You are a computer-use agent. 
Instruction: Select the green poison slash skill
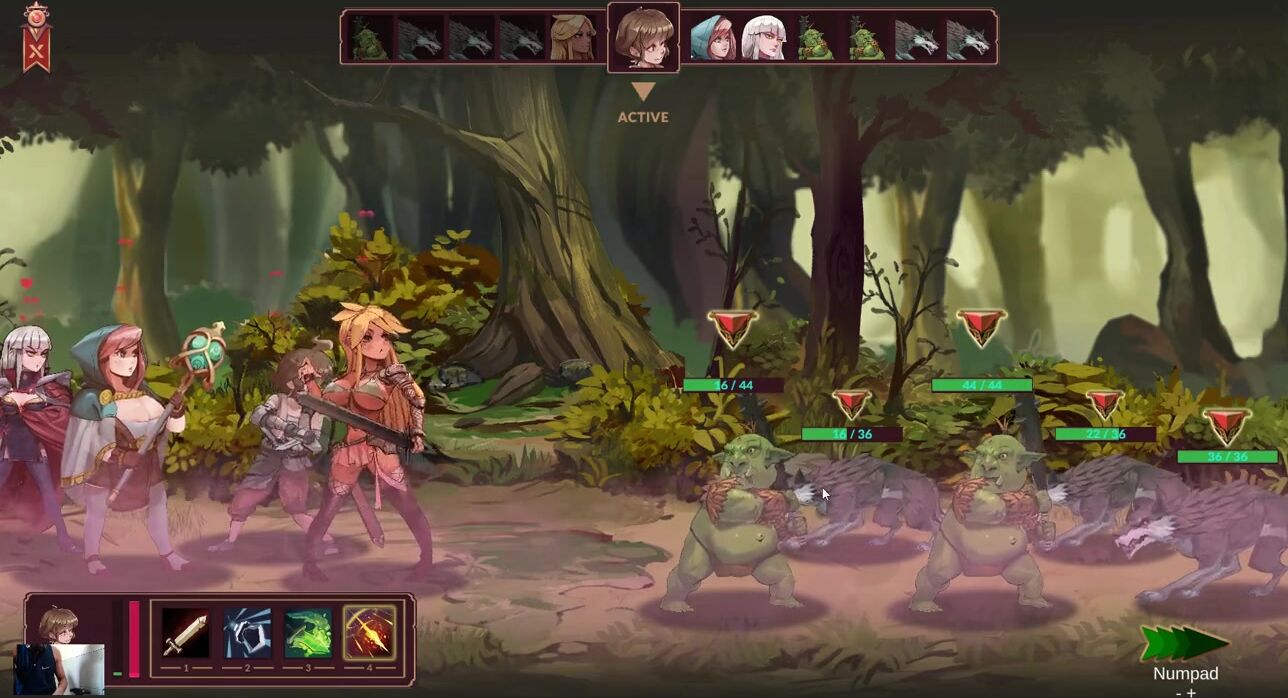click(x=308, y=633)
